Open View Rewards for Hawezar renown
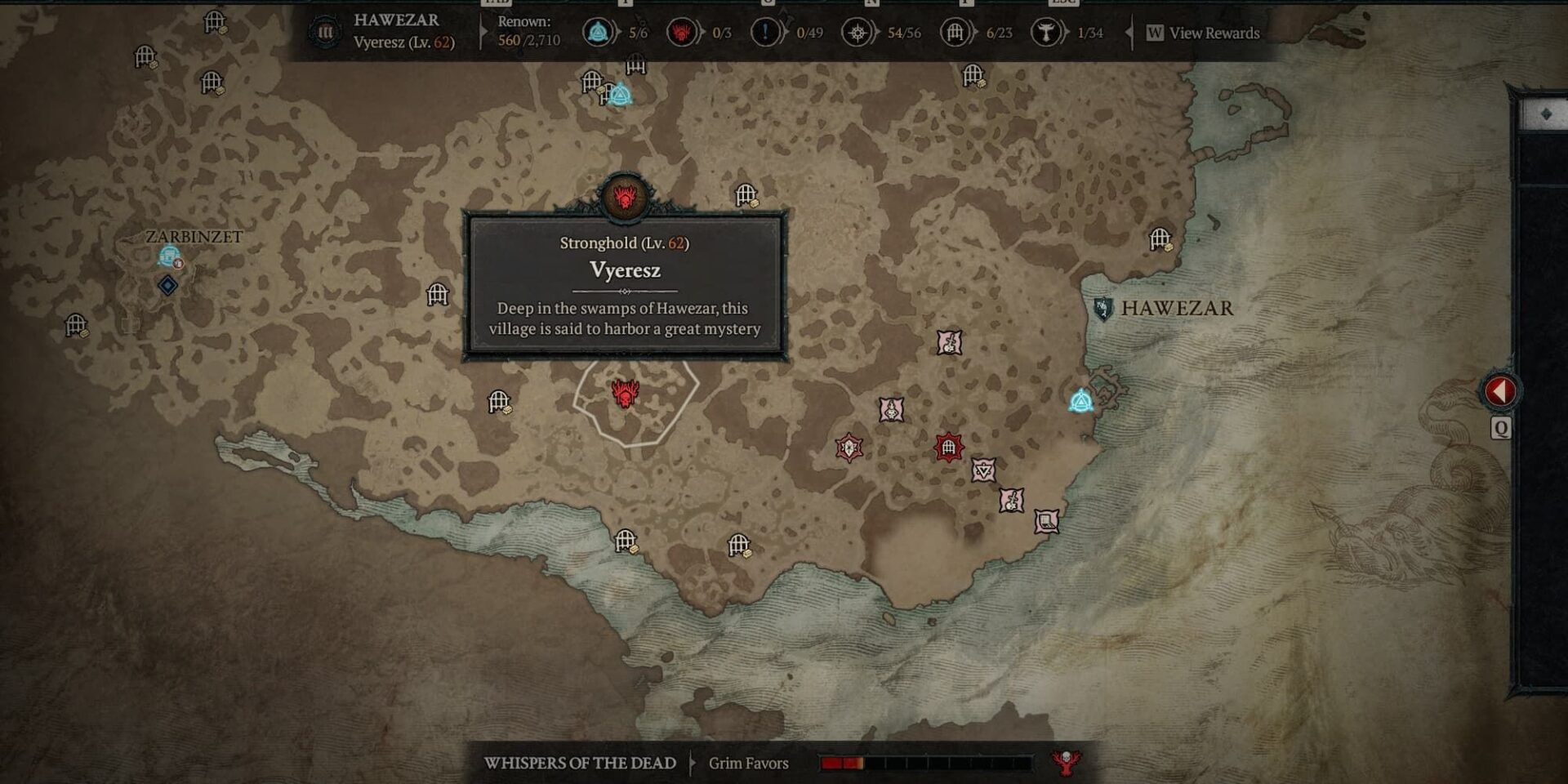This screenshot has width=1568, height=784. (1204, 33)
